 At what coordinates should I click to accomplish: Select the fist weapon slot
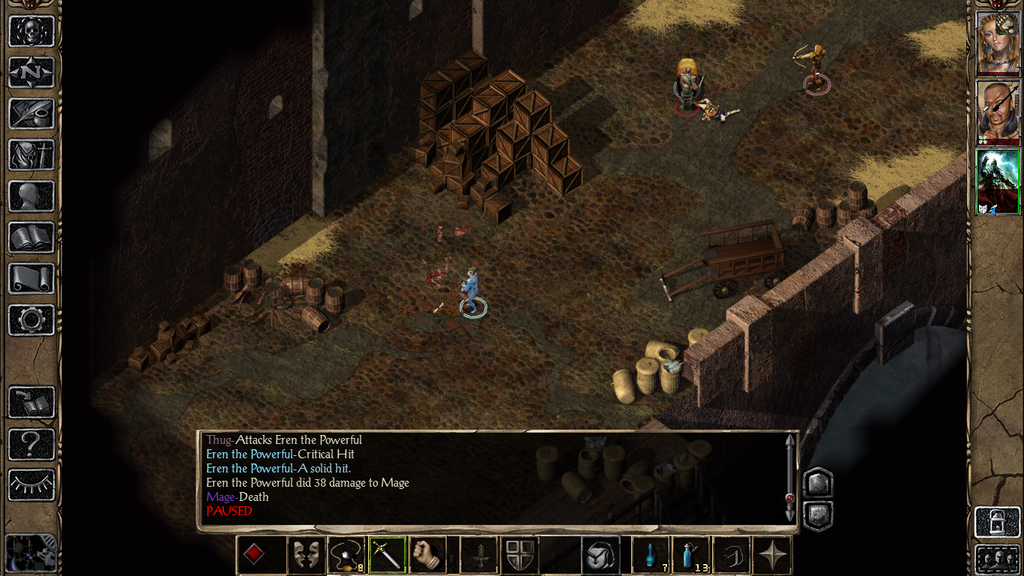(428, 555)
